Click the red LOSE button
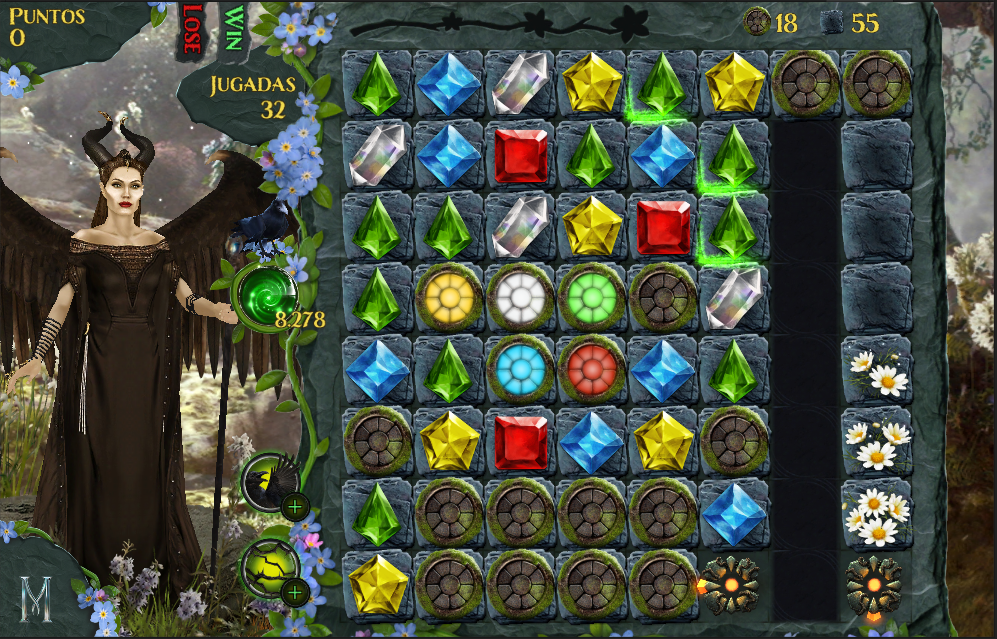 (x=191, y=29)
